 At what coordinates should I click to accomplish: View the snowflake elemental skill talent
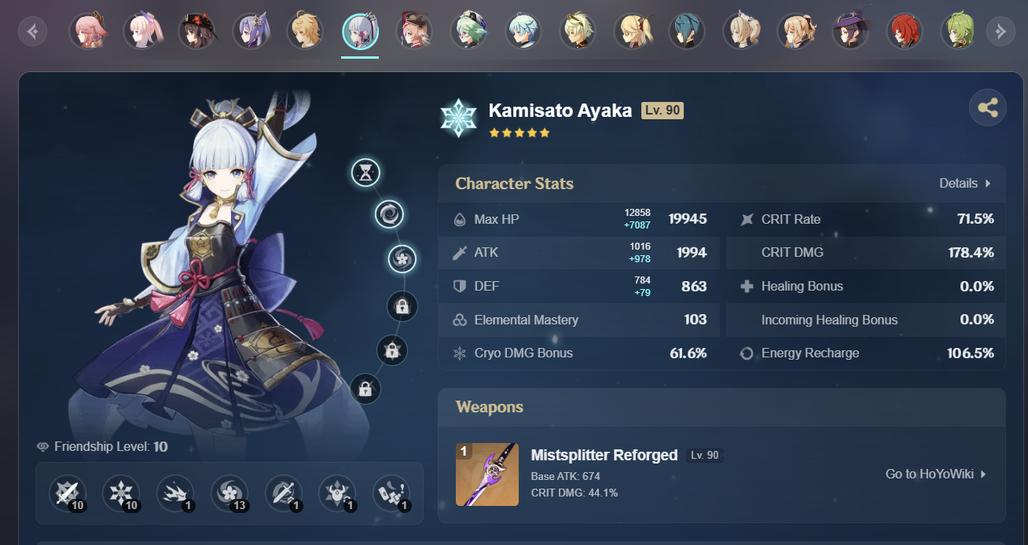(121, 493)
